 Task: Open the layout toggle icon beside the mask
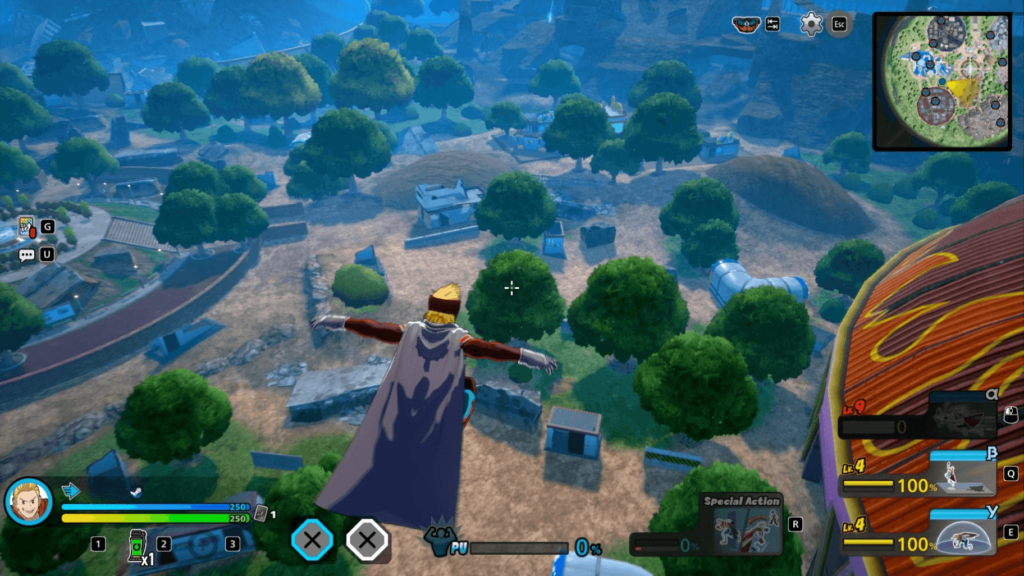coord(773,24)
